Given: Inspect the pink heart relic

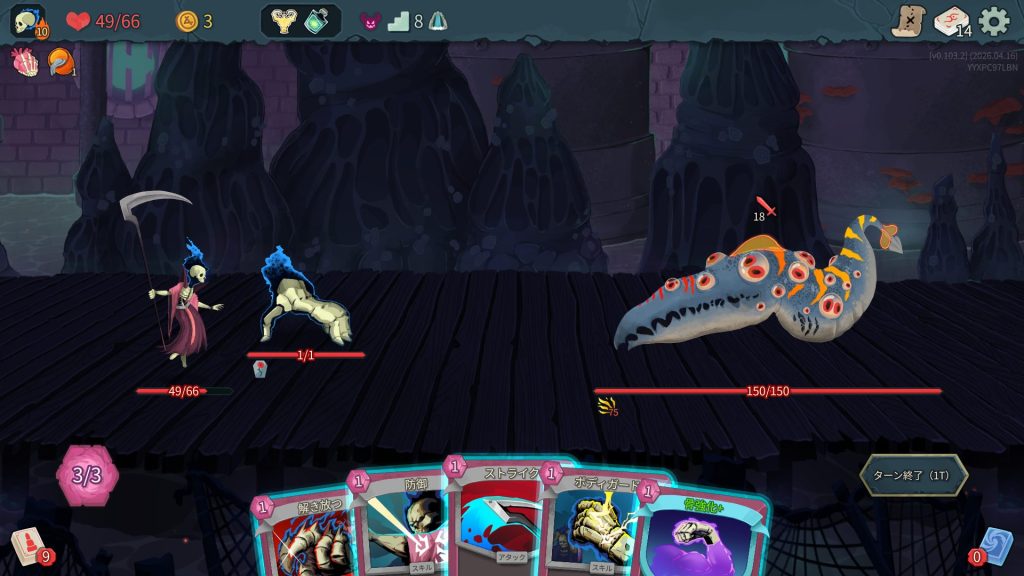Looking at the screenshot, I should (x=24, y=62).
